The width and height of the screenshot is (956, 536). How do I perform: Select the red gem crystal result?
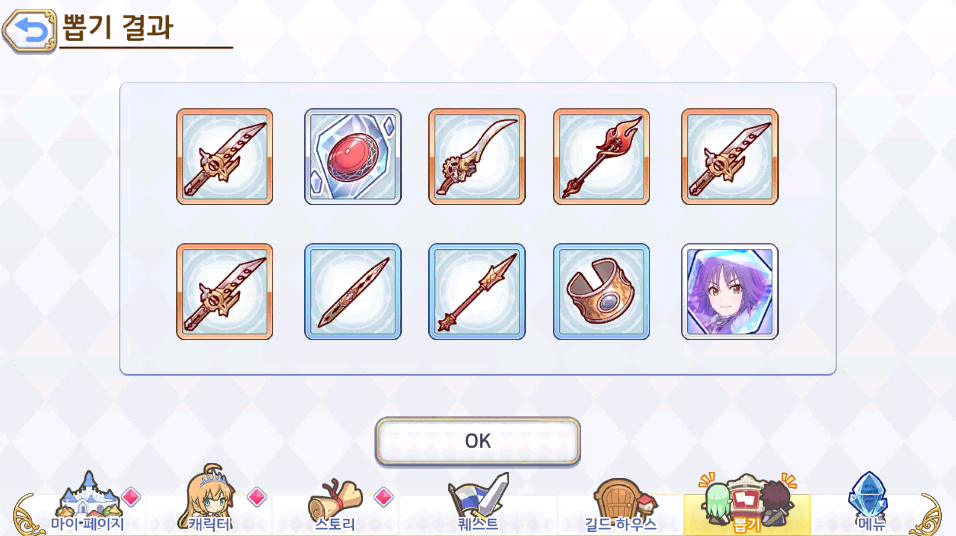tap(353, 157)
